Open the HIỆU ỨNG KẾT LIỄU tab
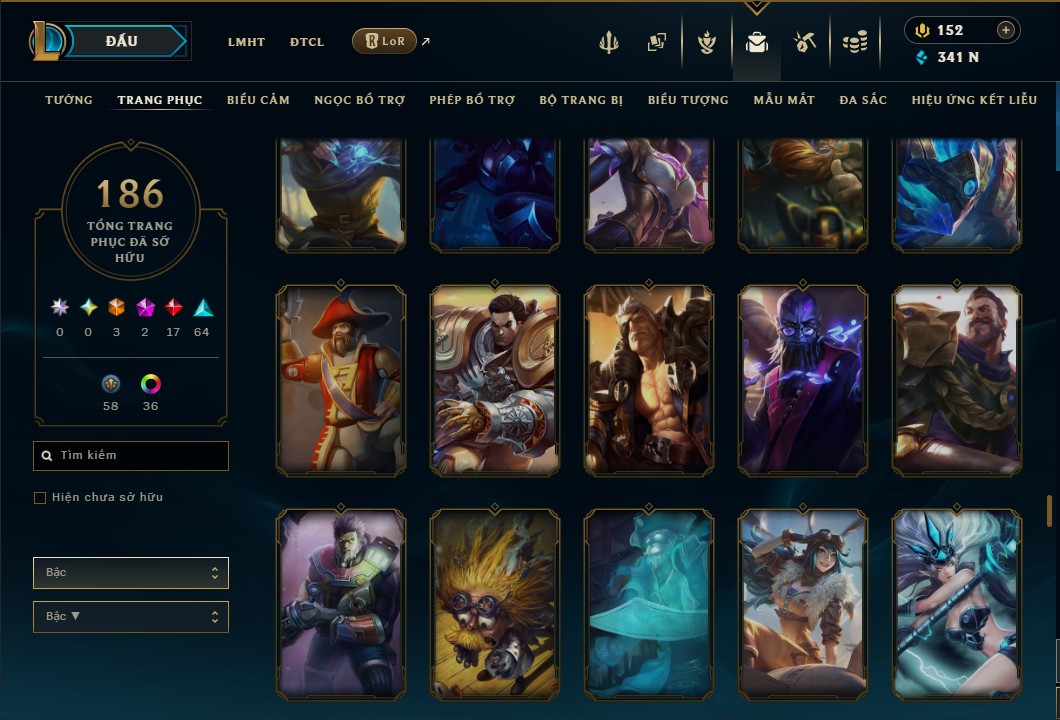 click(974, 100)
